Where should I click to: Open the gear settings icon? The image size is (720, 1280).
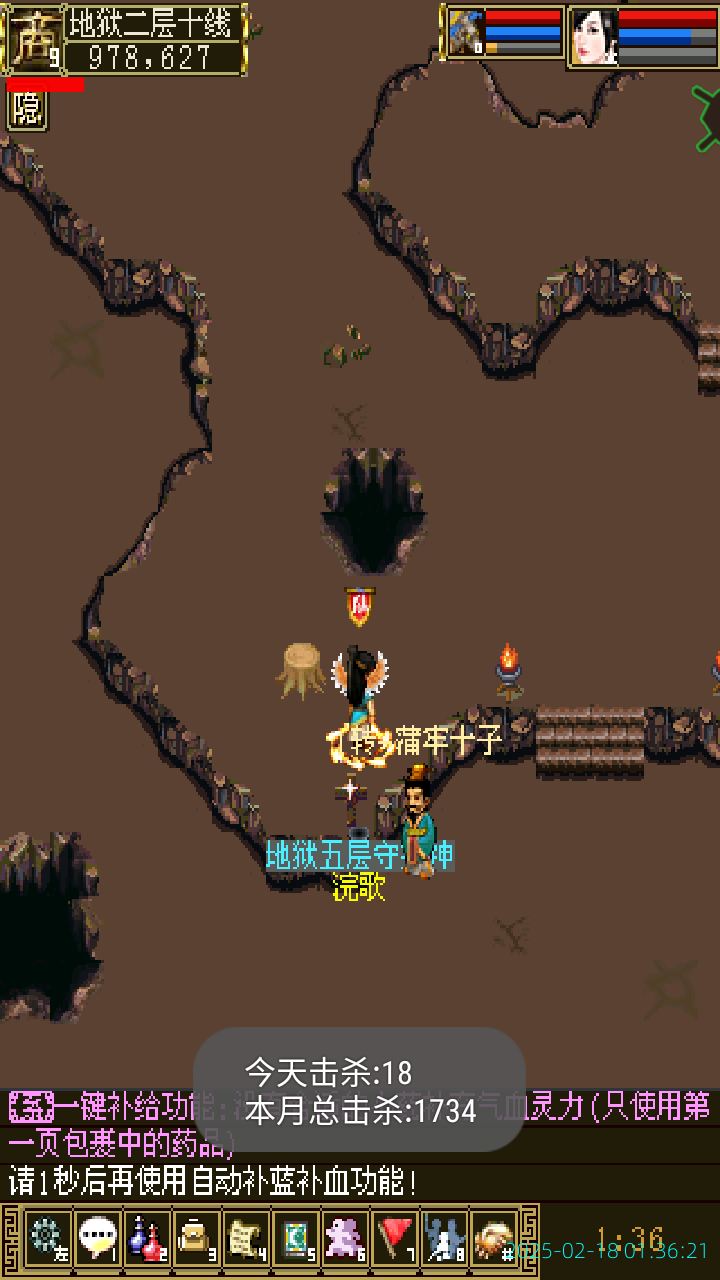click(47, 1238)
